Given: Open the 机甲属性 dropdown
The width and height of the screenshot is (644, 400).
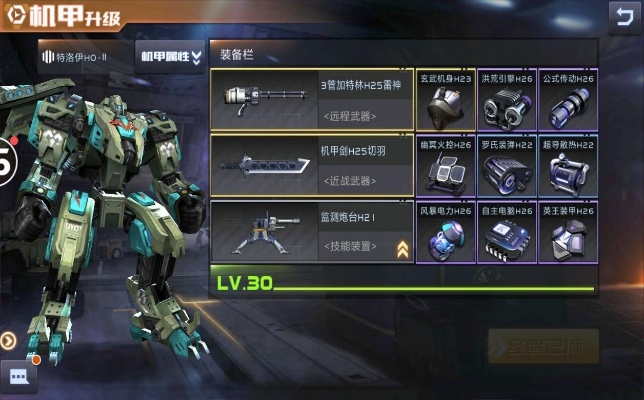Looking at the screenshot, I should click(x=169, y=57).
